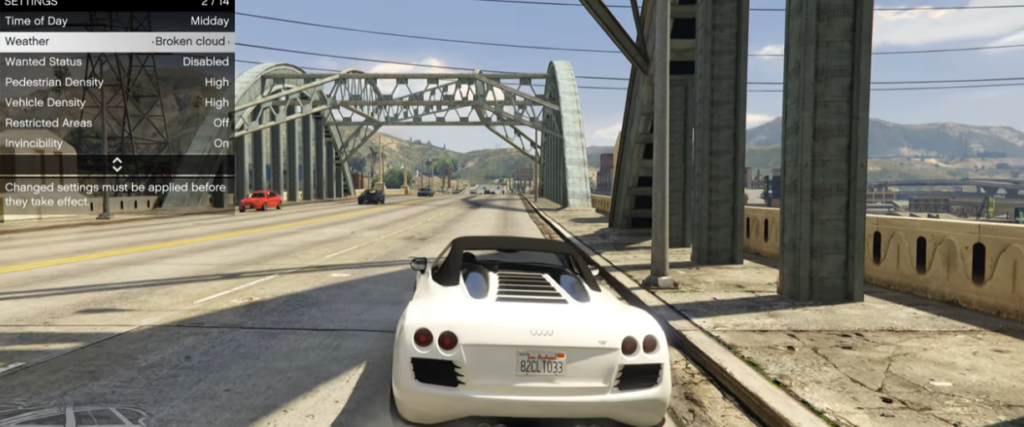The height and width of the screenshot is (427, 1024).
Task: Toggle the Restricted Areas setting
Action: click(117, 123)
